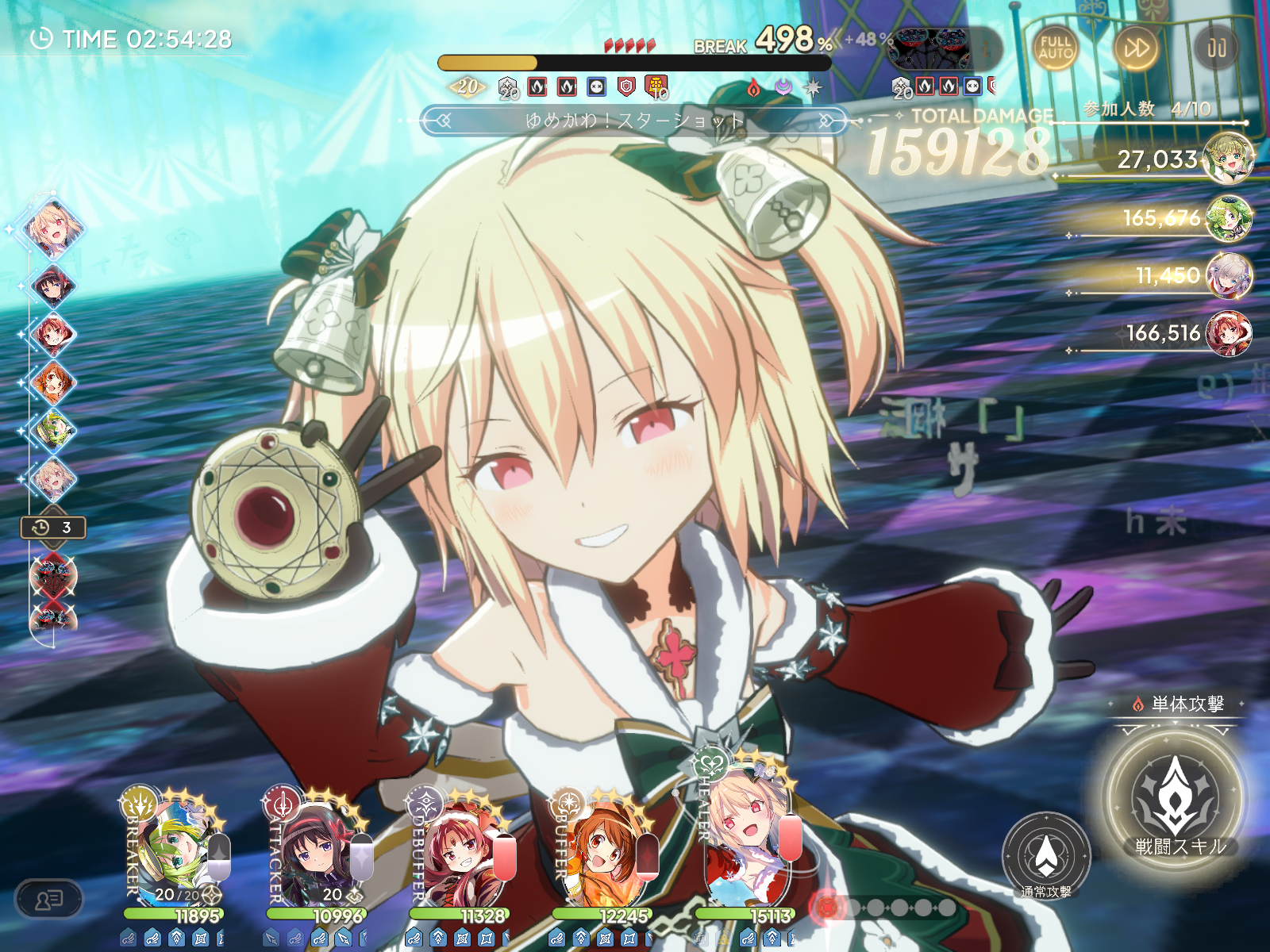The image size is (1270, 952).
Task: Activate the fast-forward speed button
Action: (x=1136, y=48)
